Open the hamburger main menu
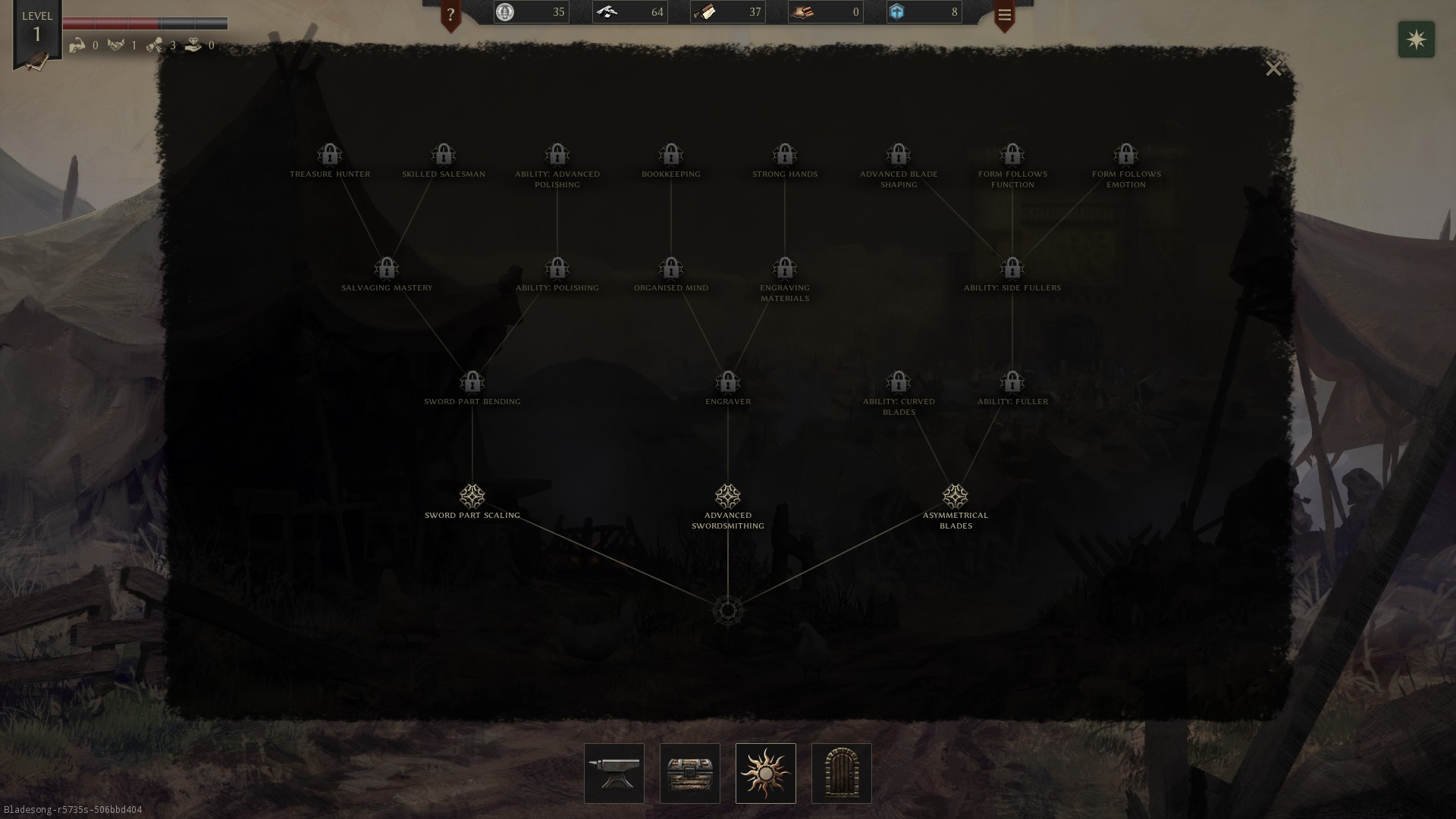The height and width of the screenshot is (819, 1456). pos(1005,15)
